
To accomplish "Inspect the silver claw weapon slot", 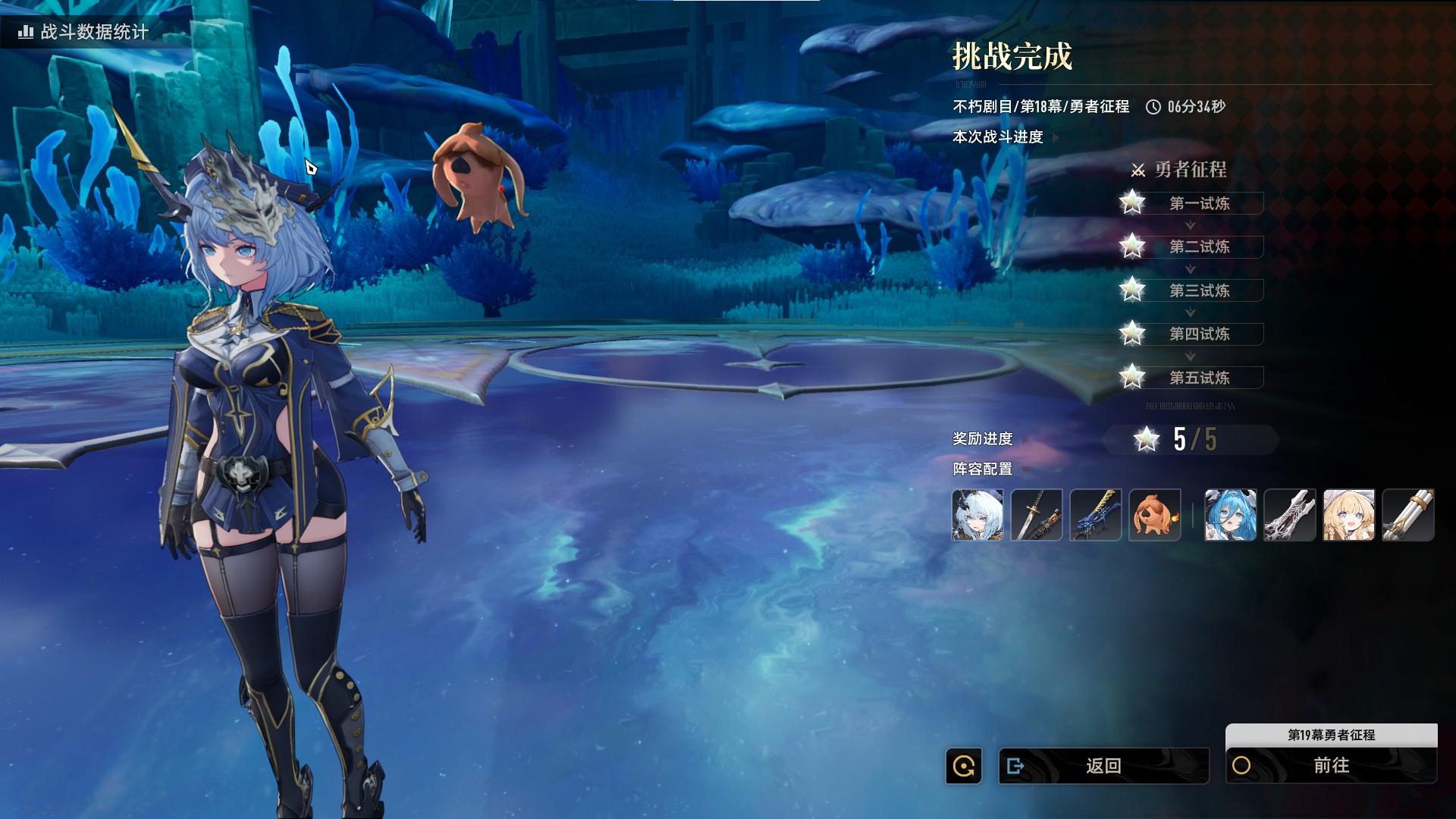I will (x=1289, y=515).
